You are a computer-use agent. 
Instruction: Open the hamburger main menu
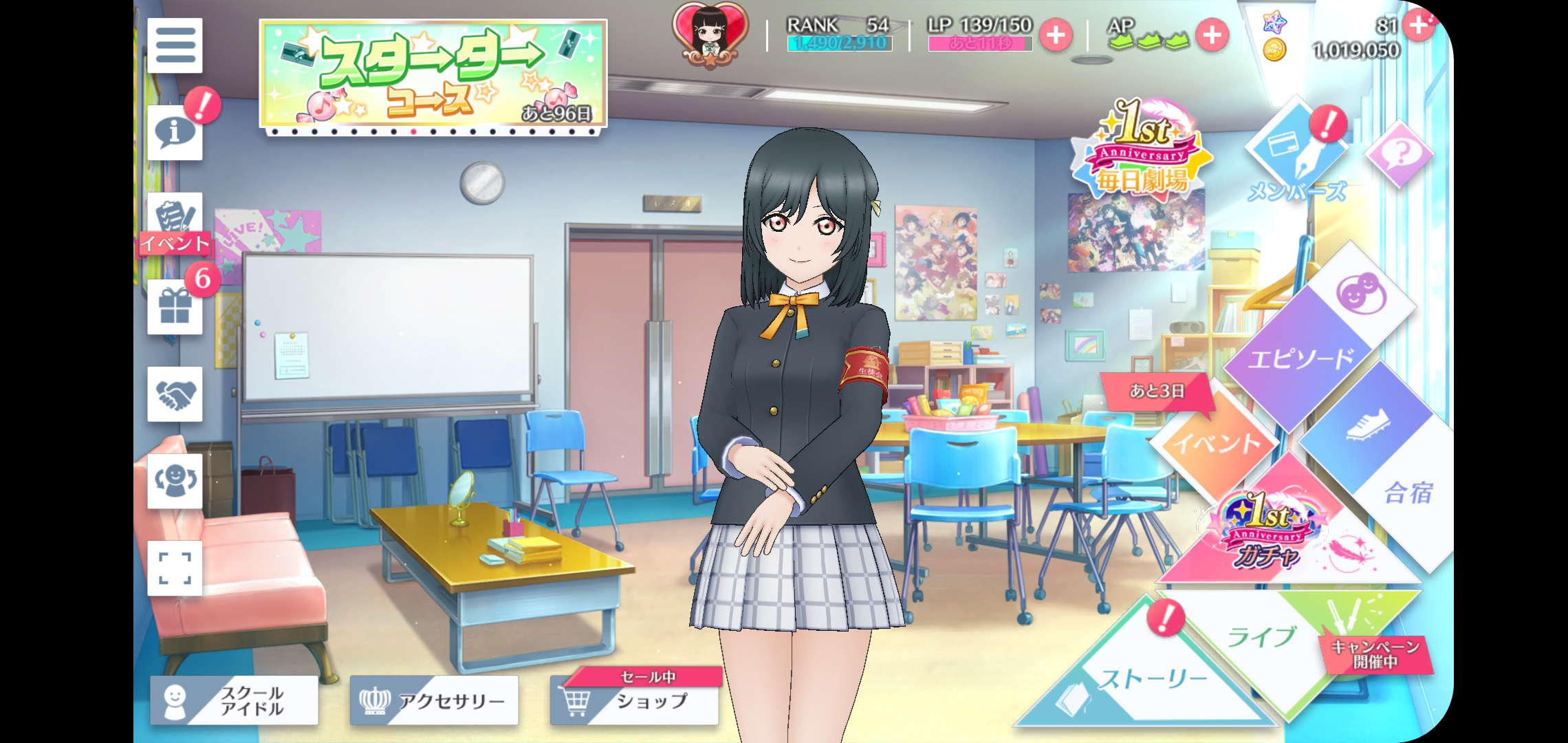[x=175, y=45]
